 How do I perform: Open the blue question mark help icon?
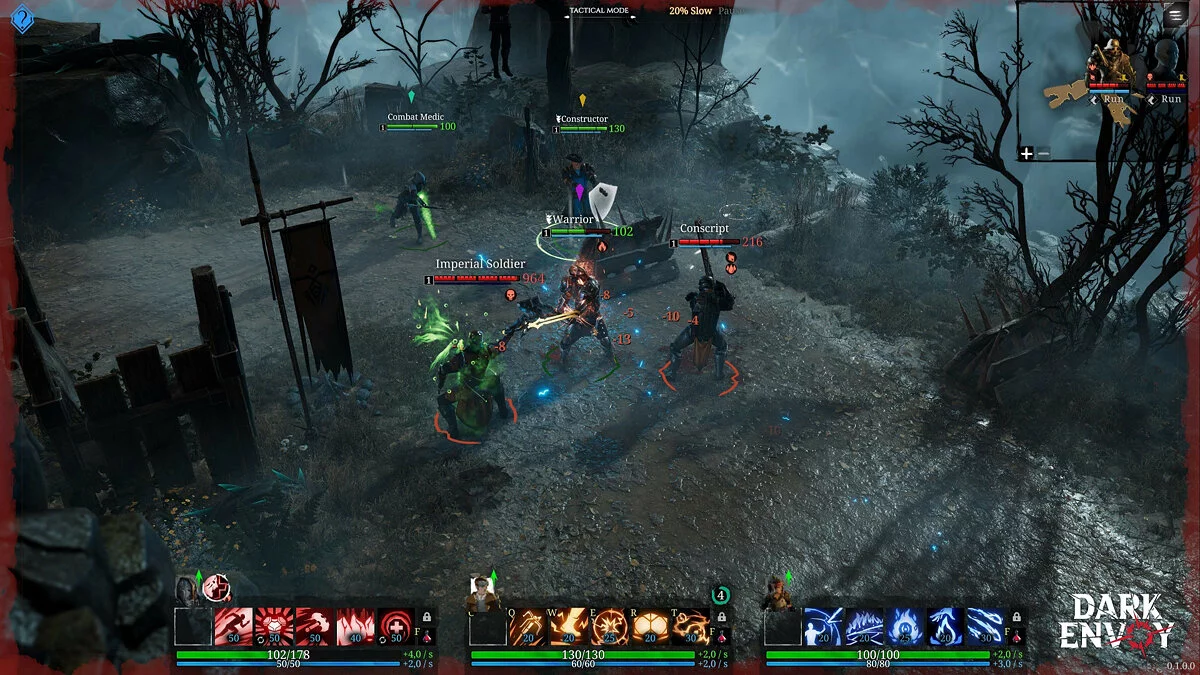(x=21, y=17)
